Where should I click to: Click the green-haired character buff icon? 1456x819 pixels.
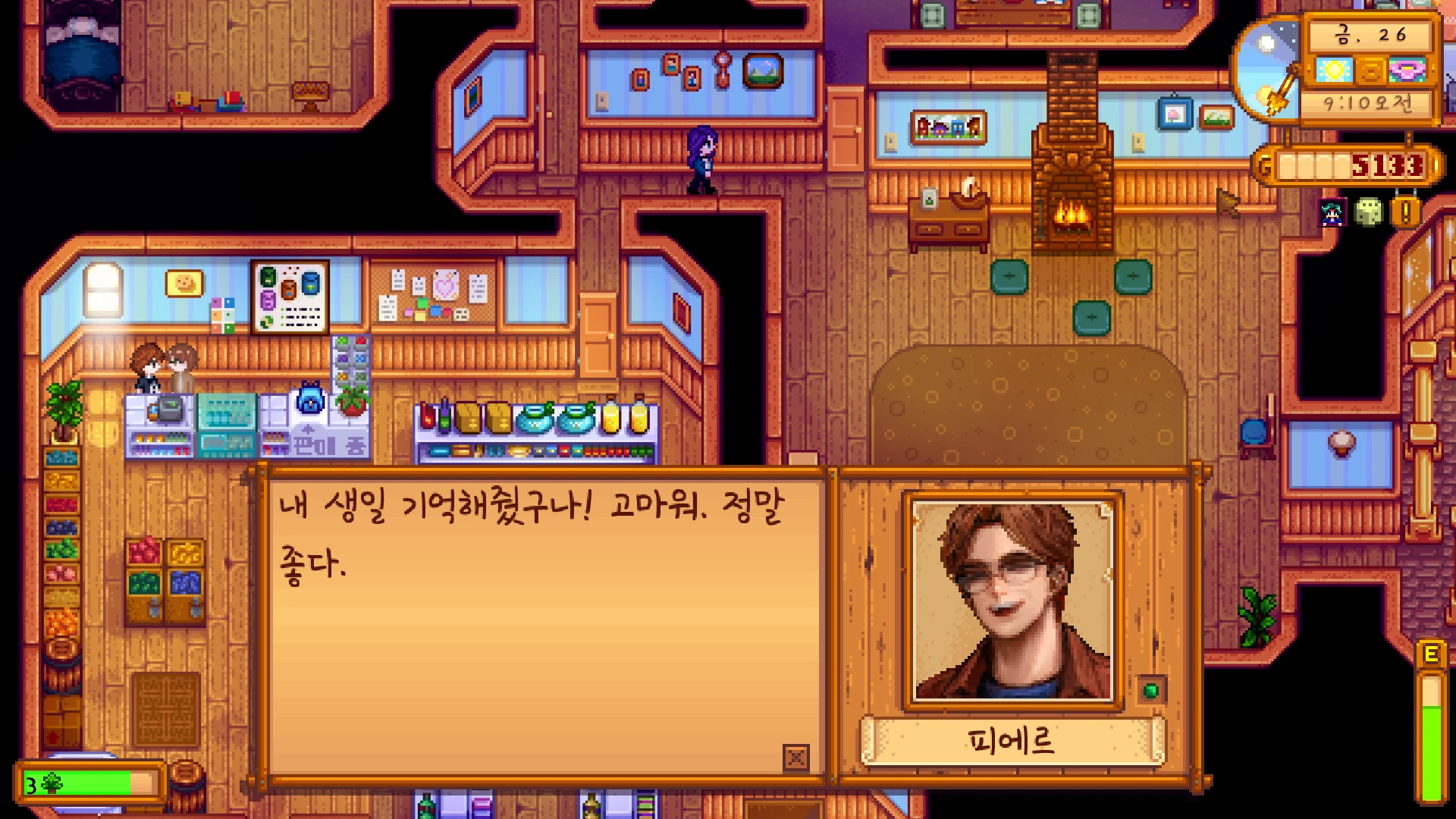(1333, 213)
